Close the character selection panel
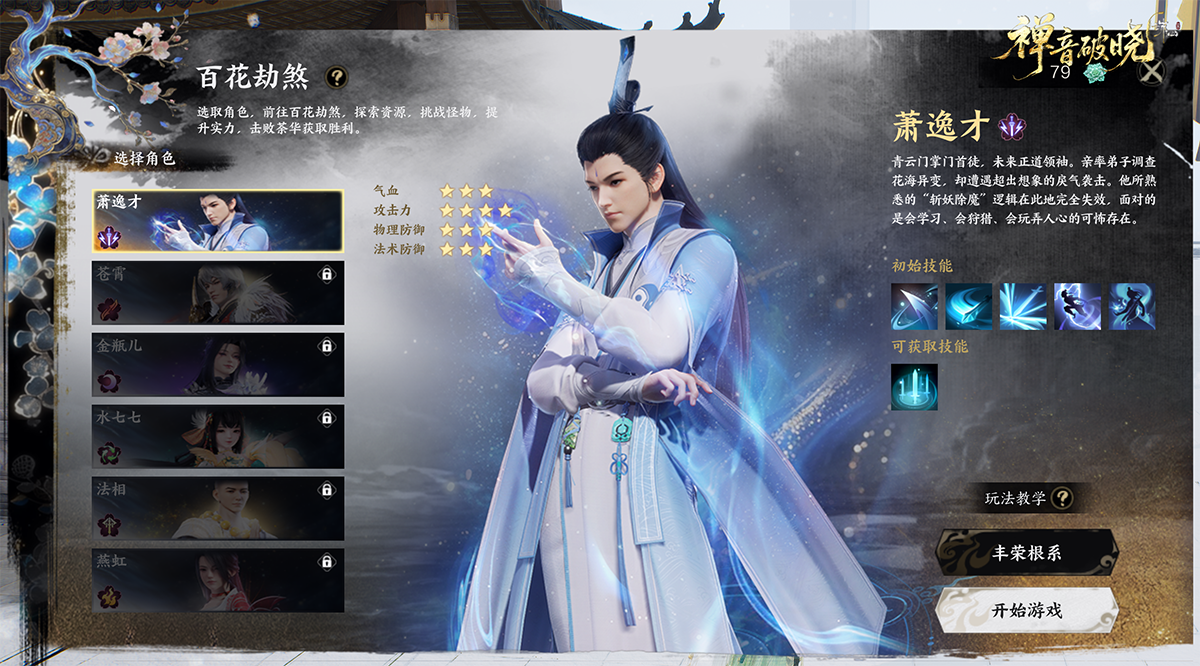 (1153, 71)
